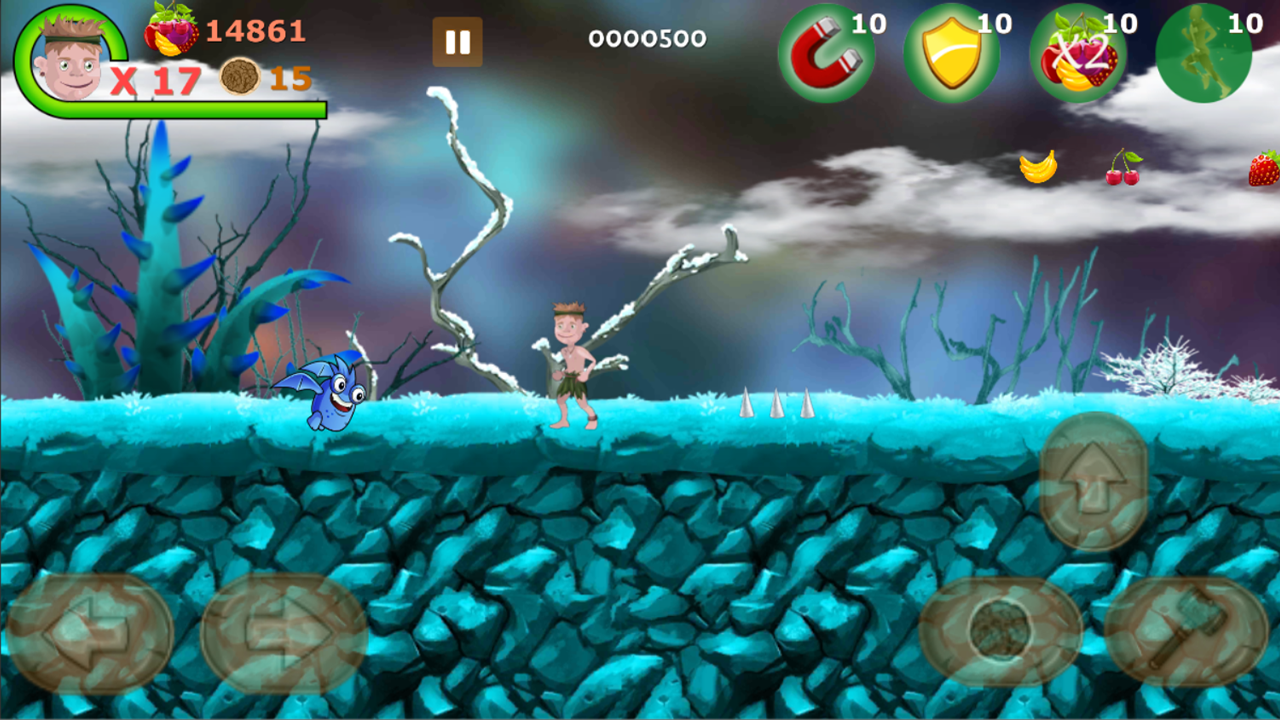Image resolution: width=1280 pixels, height=720 pixels.
Task: Activate the magnet power-up
Action: pyautogui.click(x=826, y=52)
